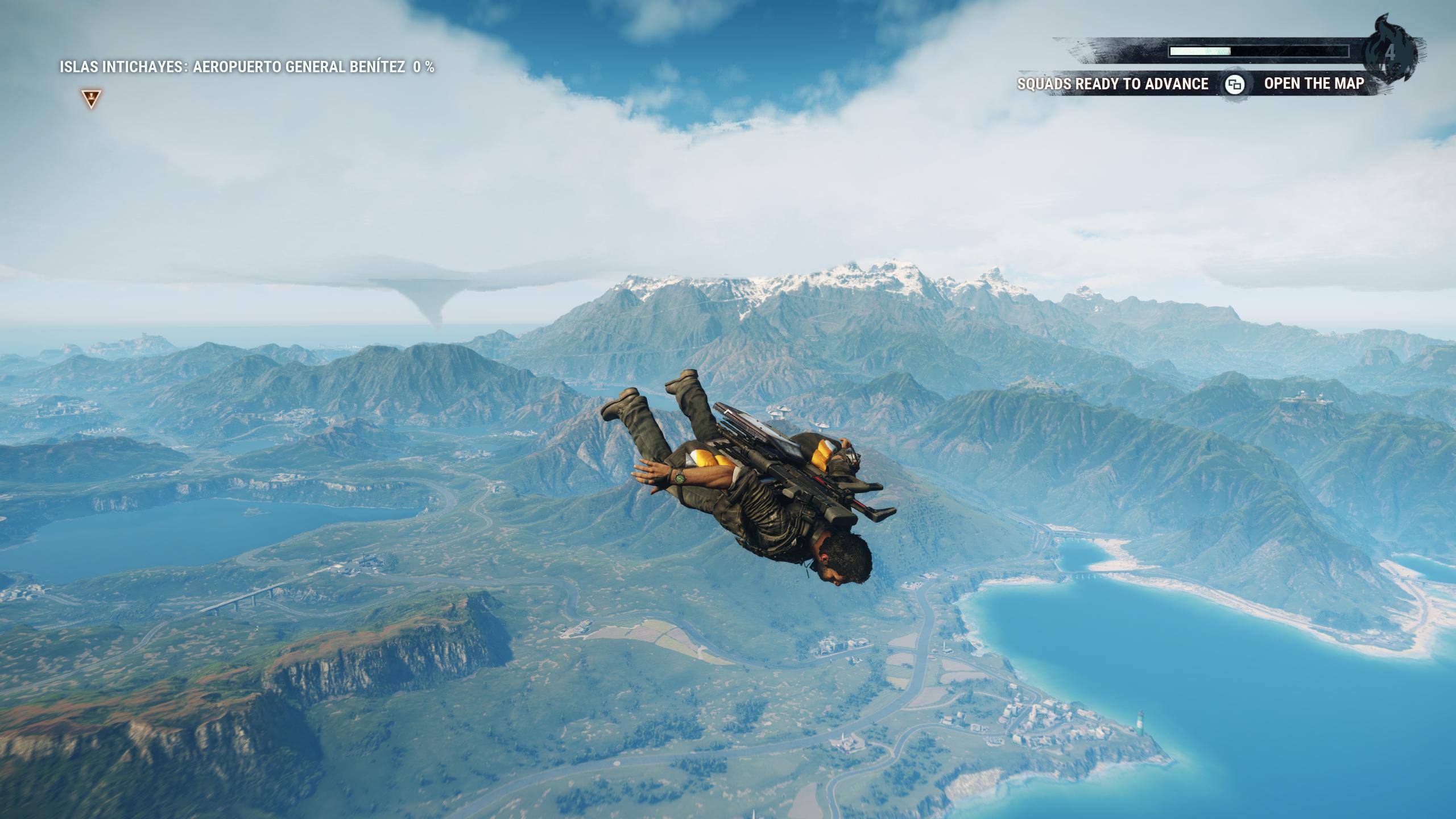
Task: Click the level number 4 on the flame emblem
Action: point(1390,51)
